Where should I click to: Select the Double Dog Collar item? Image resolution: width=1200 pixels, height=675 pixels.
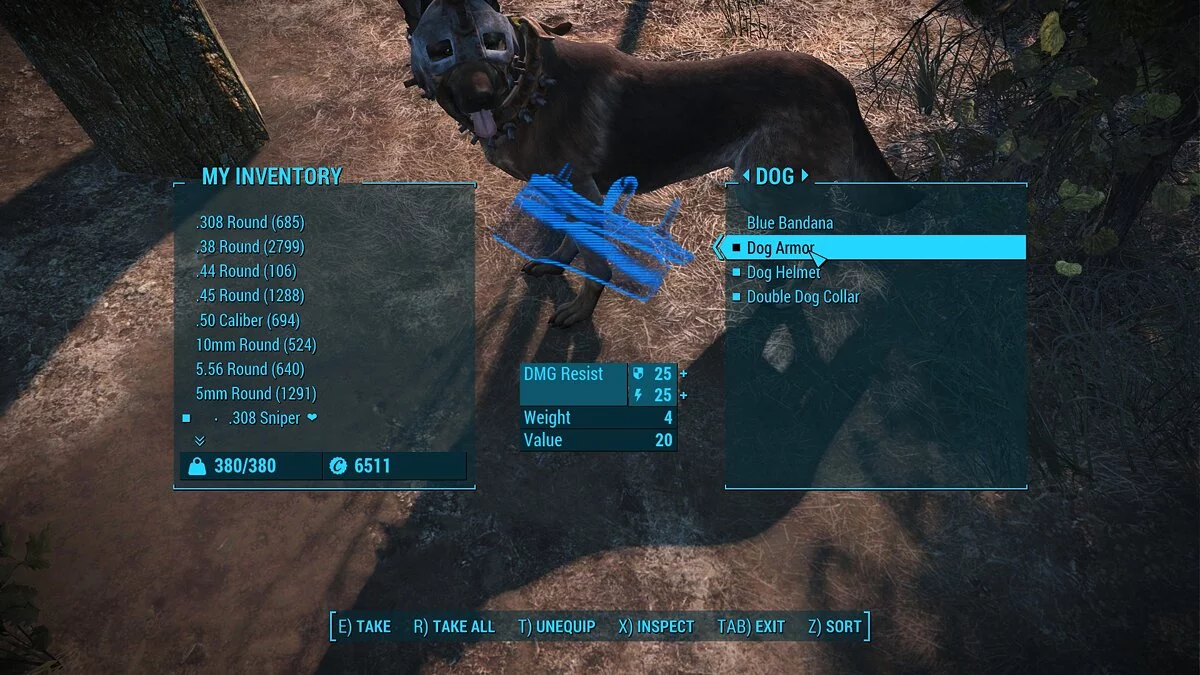click(x=803, y=297)
